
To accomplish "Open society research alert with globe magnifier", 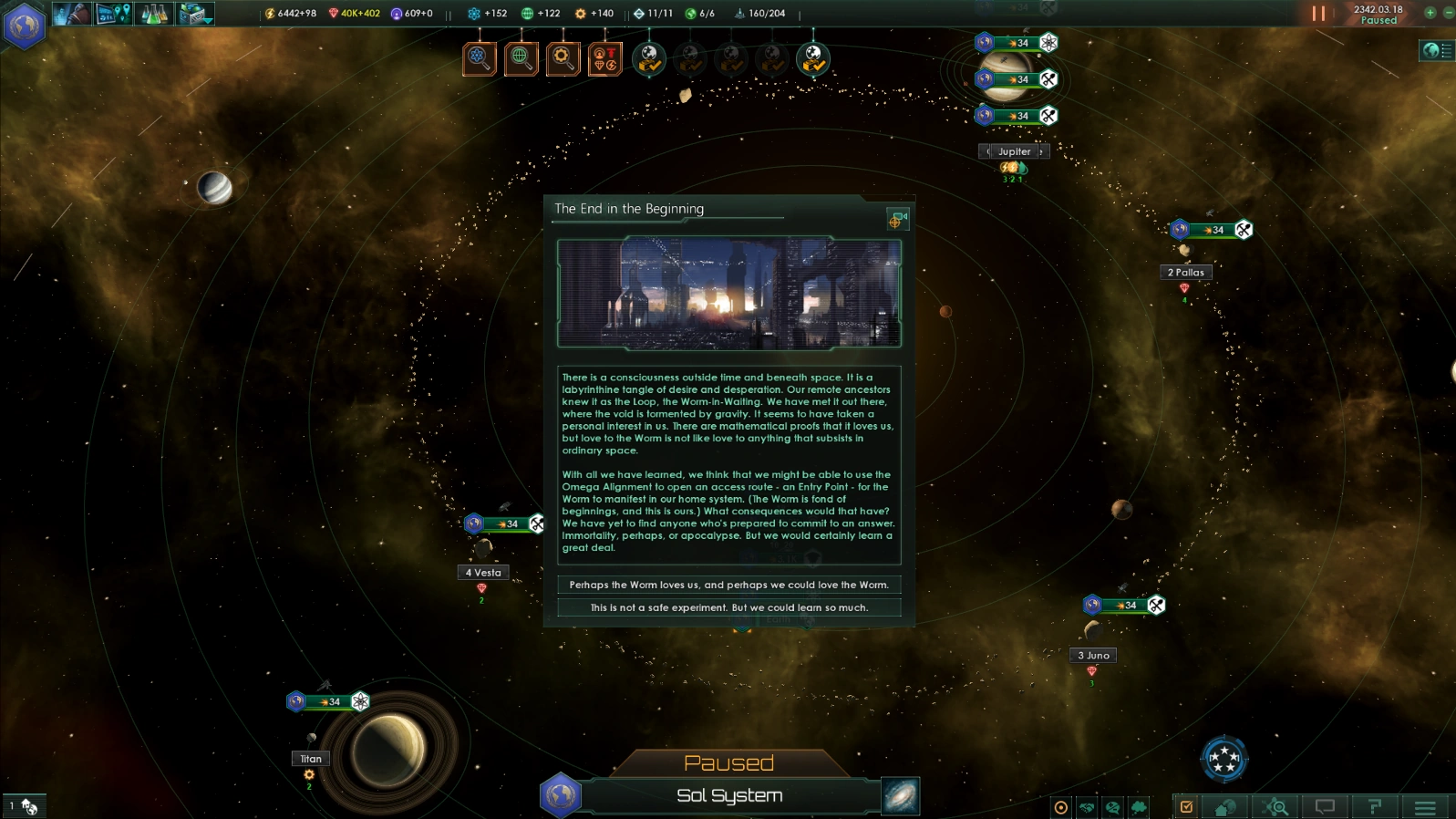I will (521, 59).
